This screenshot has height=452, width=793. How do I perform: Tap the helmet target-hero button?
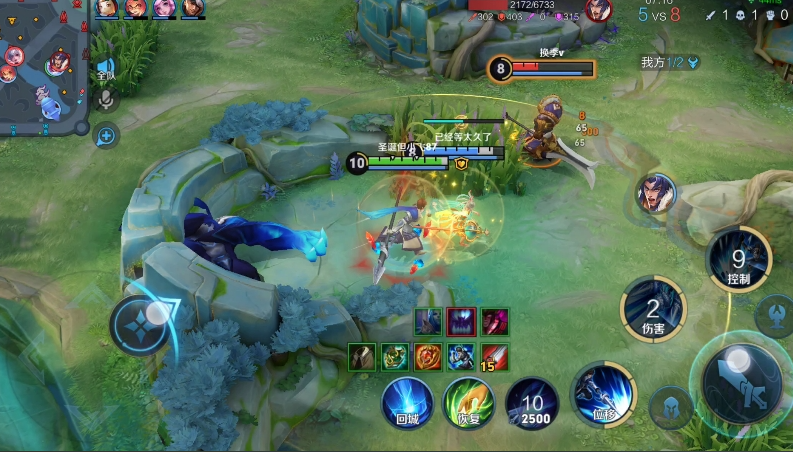tap(669, 407)
